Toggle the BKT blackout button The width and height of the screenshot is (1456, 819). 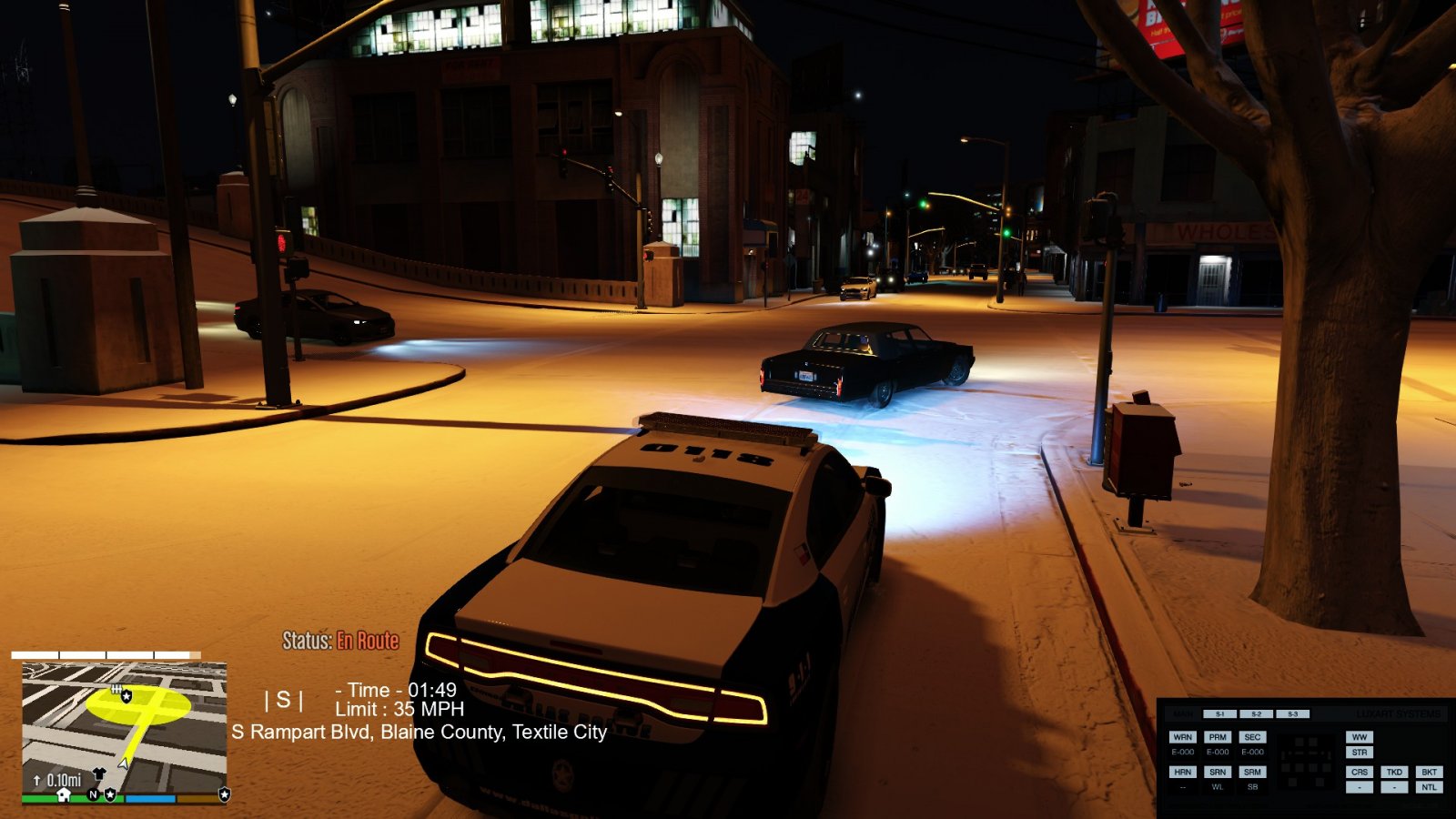pyautogui.click(x=1429, y=772)
